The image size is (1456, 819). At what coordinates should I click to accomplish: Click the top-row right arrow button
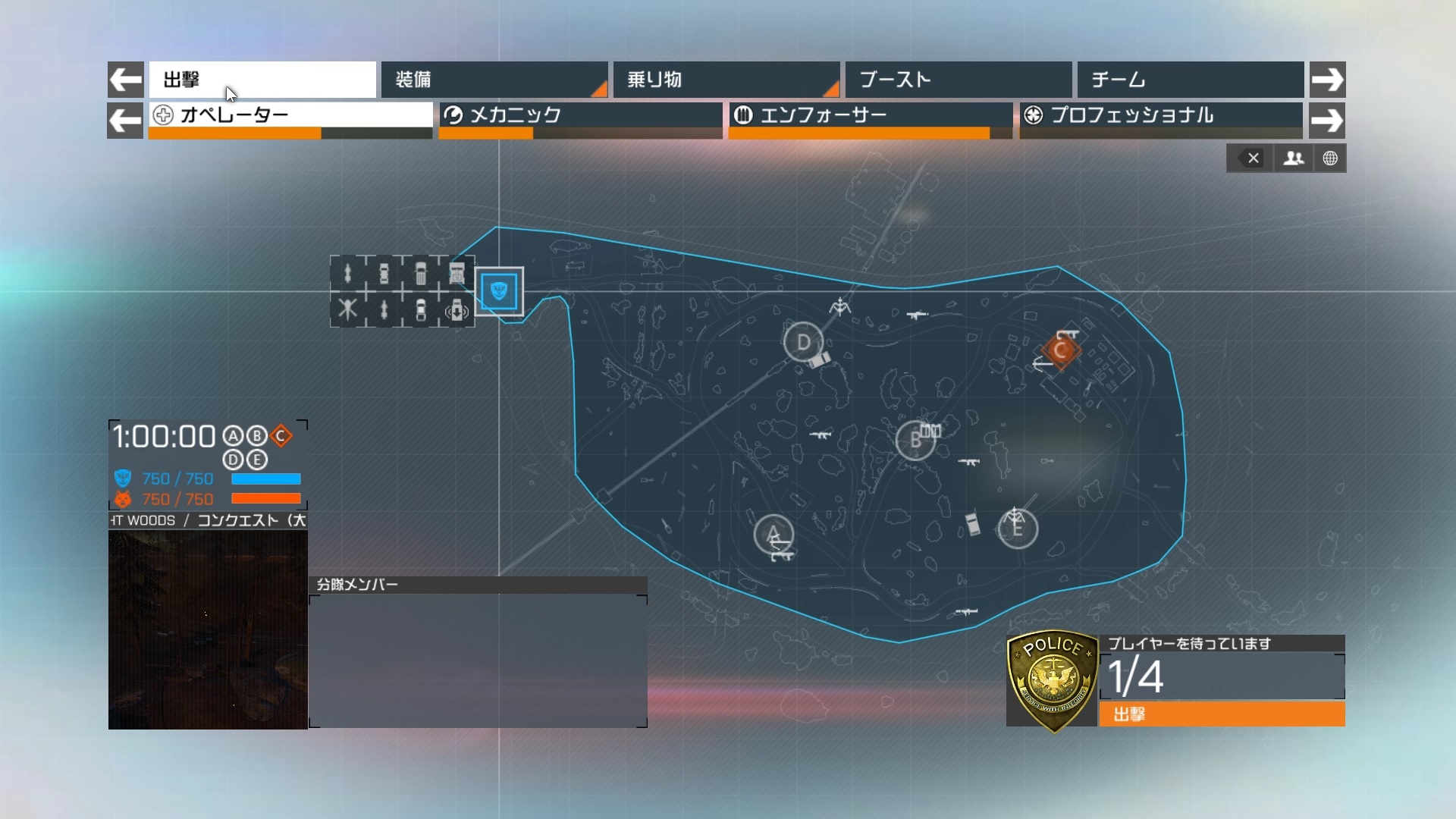tap(1327, 80)
